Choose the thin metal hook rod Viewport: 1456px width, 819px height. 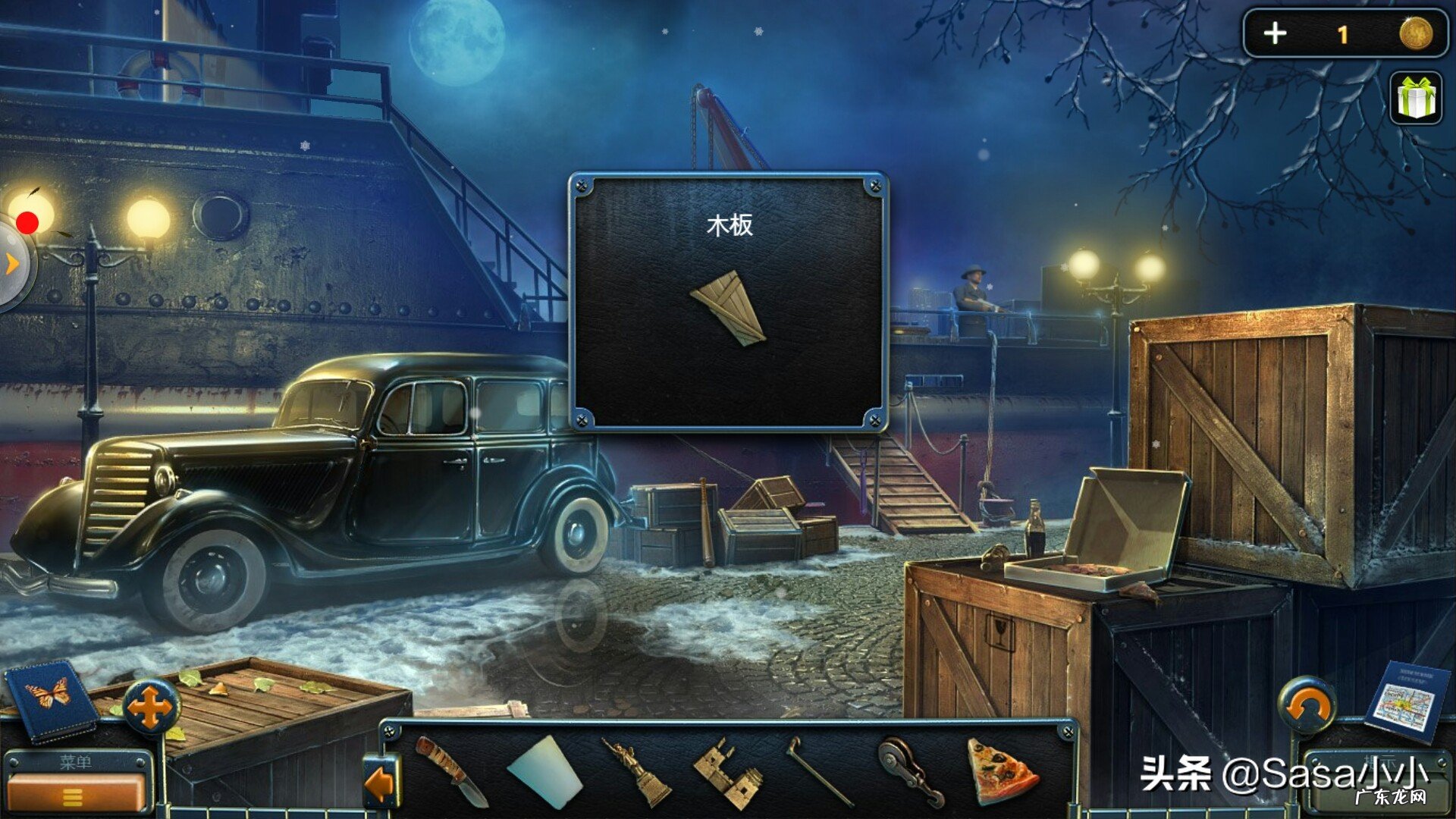tap(819, 770)
